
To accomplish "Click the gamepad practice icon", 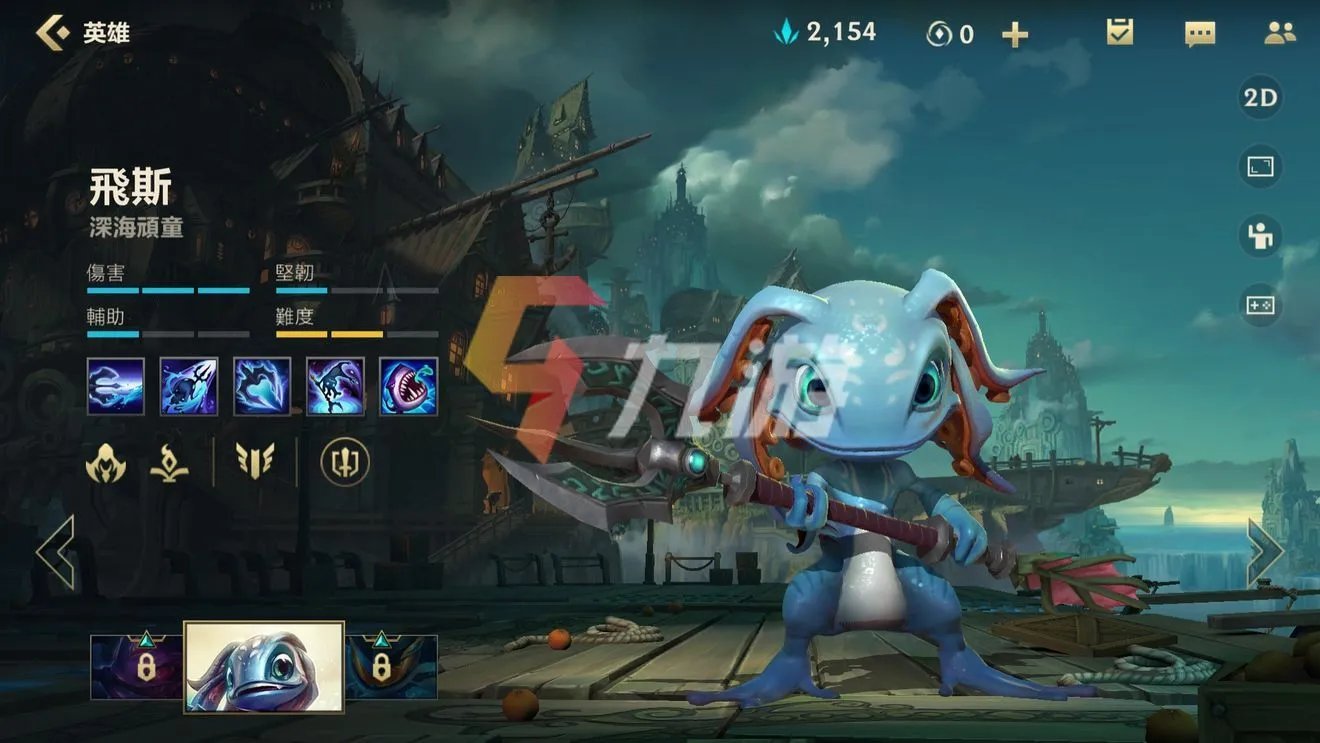I will point(1260,305).
